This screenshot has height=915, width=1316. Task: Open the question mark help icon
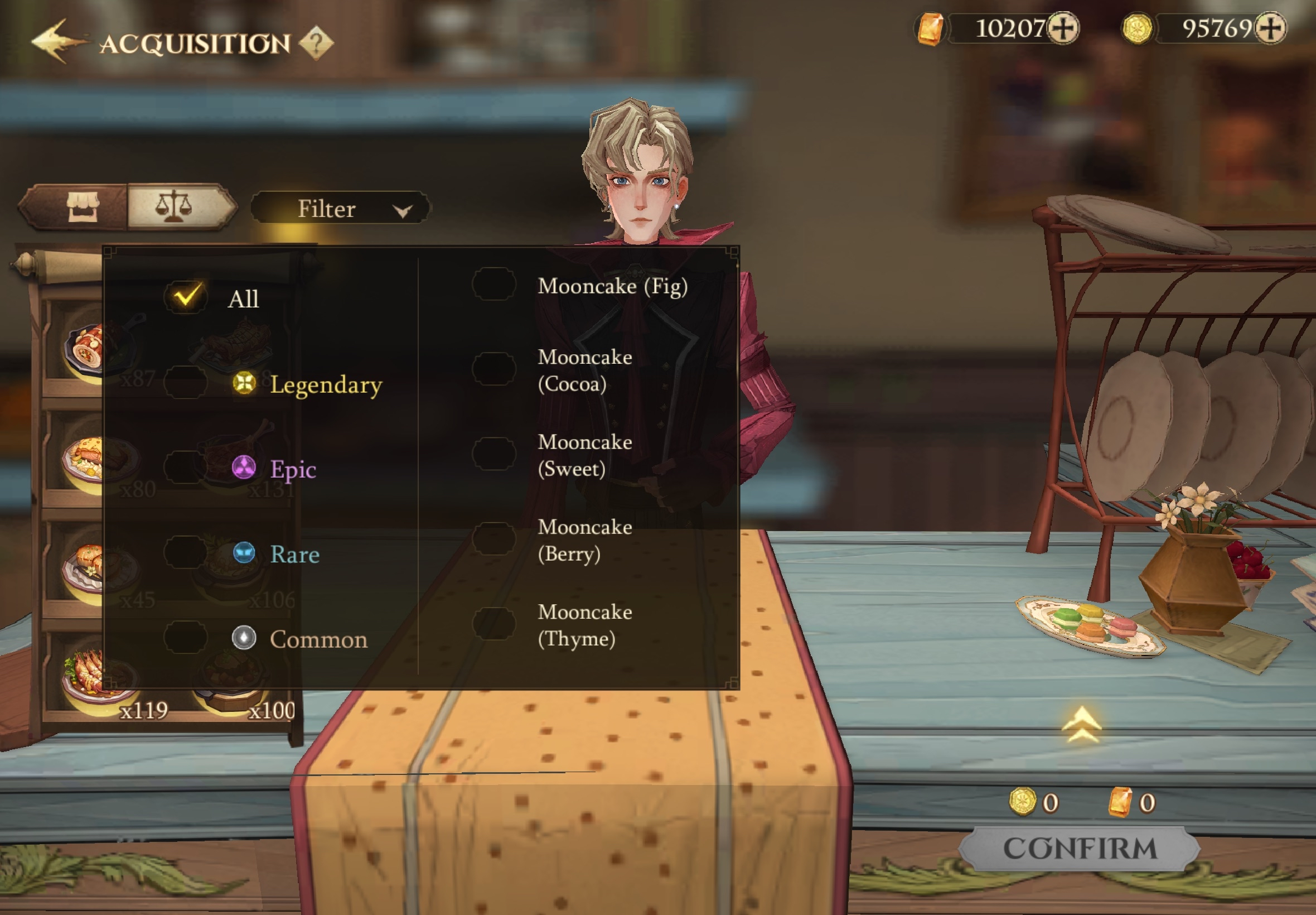316,42
